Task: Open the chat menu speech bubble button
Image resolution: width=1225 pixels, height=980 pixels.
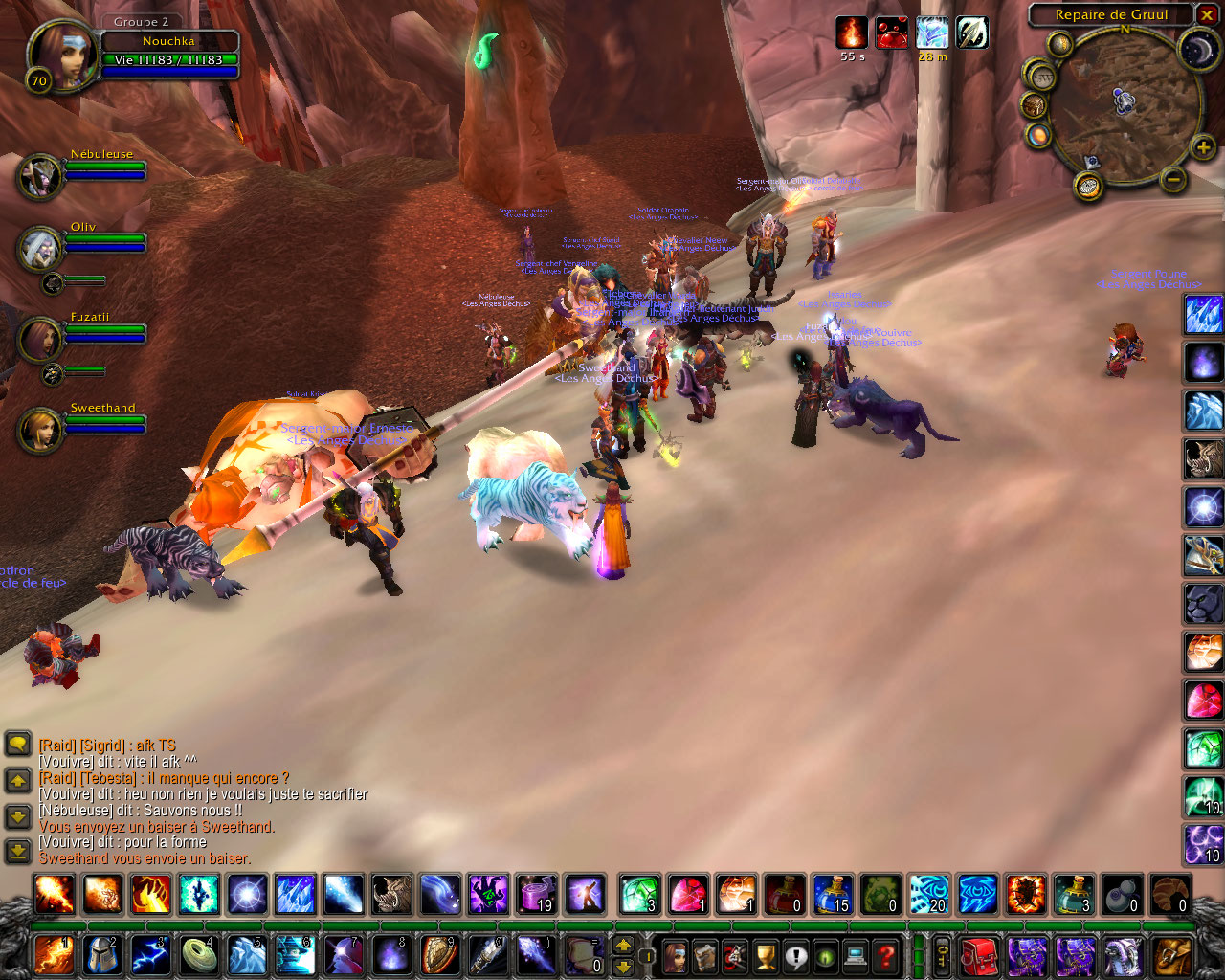Action: [17, 744]
